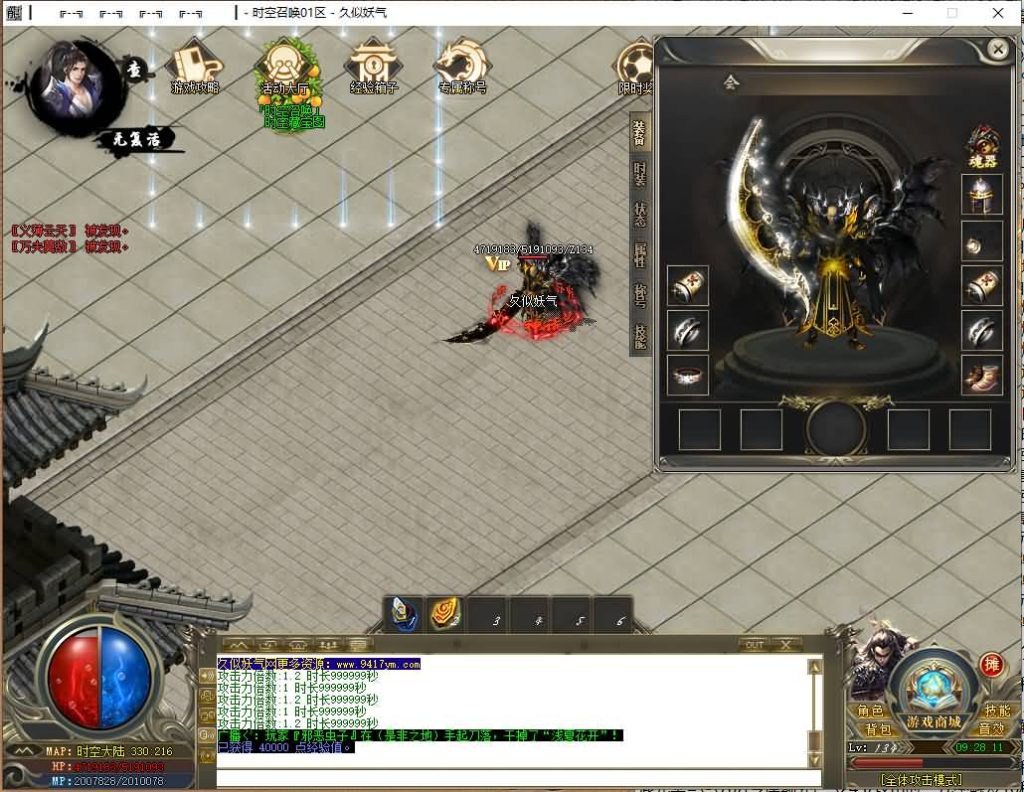Close the character equipment panel
This screenshot has width=1024, height=792.
pyautogui.click(x=997, y=49)
